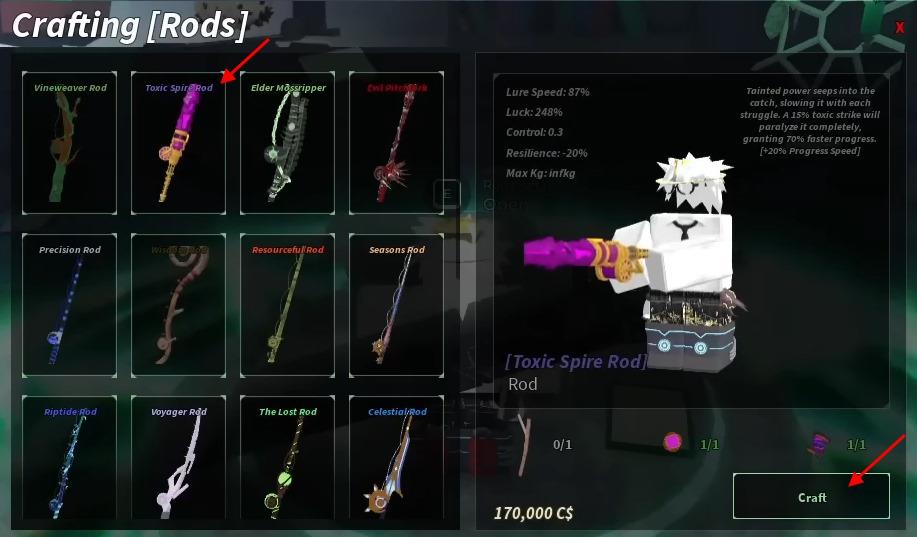Image resolution: width=917 pixels, height=537 pixels.
Task: Click the purple coil ingredient icon
Action: click(x=819, y=443)
